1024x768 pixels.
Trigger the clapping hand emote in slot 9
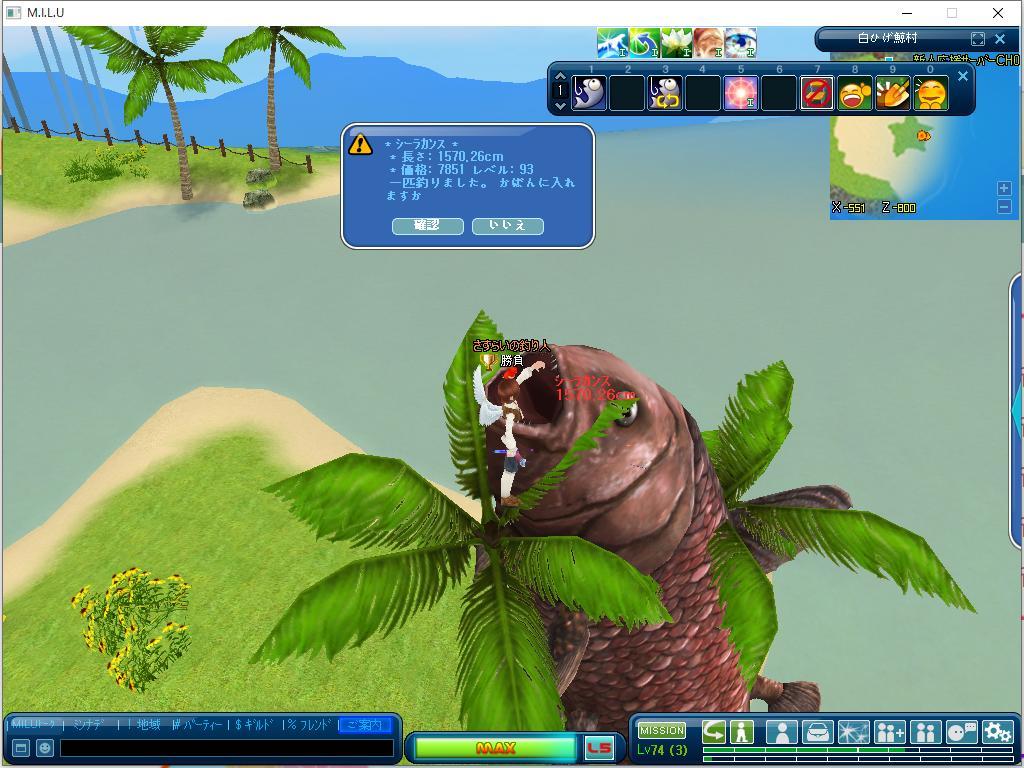point(893,94)
